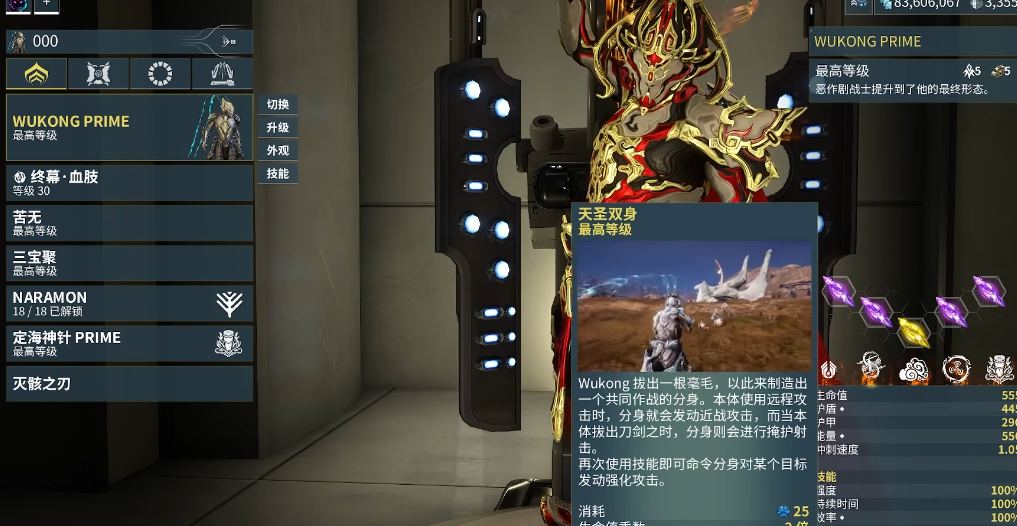This screenshot has height=526, width=1017.
Task: Open the 升级 upgrade button
Action: click(278, 128)
